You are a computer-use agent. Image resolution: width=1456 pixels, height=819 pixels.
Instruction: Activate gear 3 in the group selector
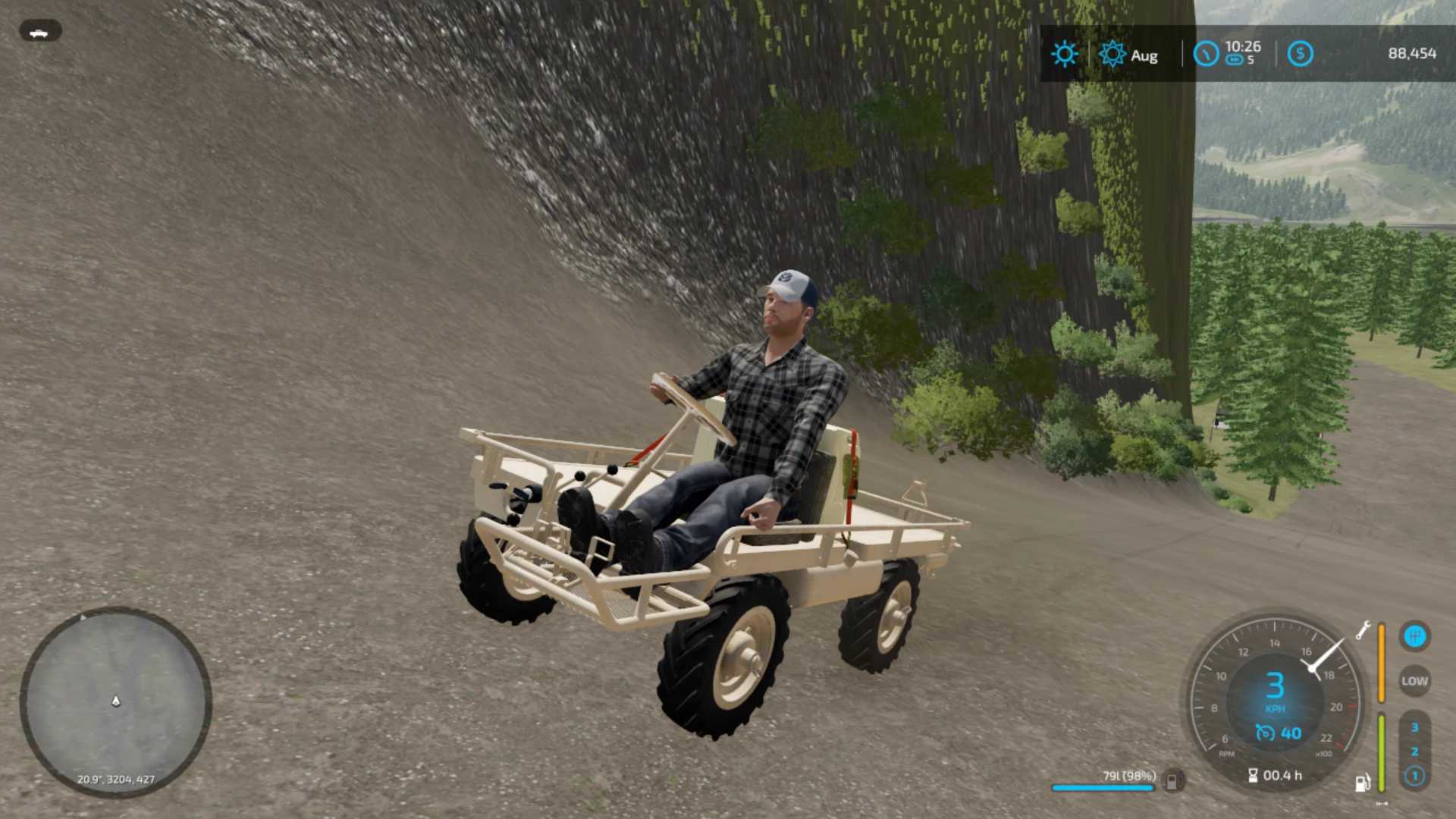[1415, 728]
